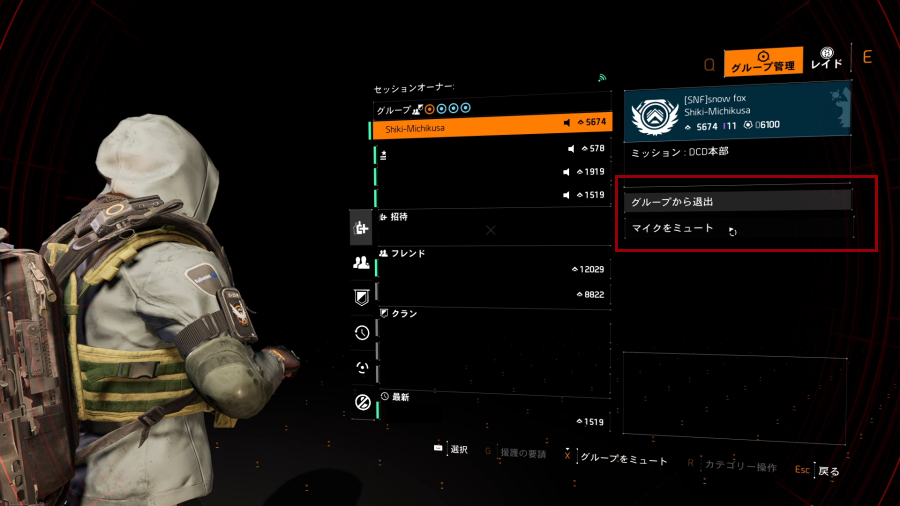The image size is (900, 506).
Task: Show the friends category sidebar icon
Action: [362, 263]
